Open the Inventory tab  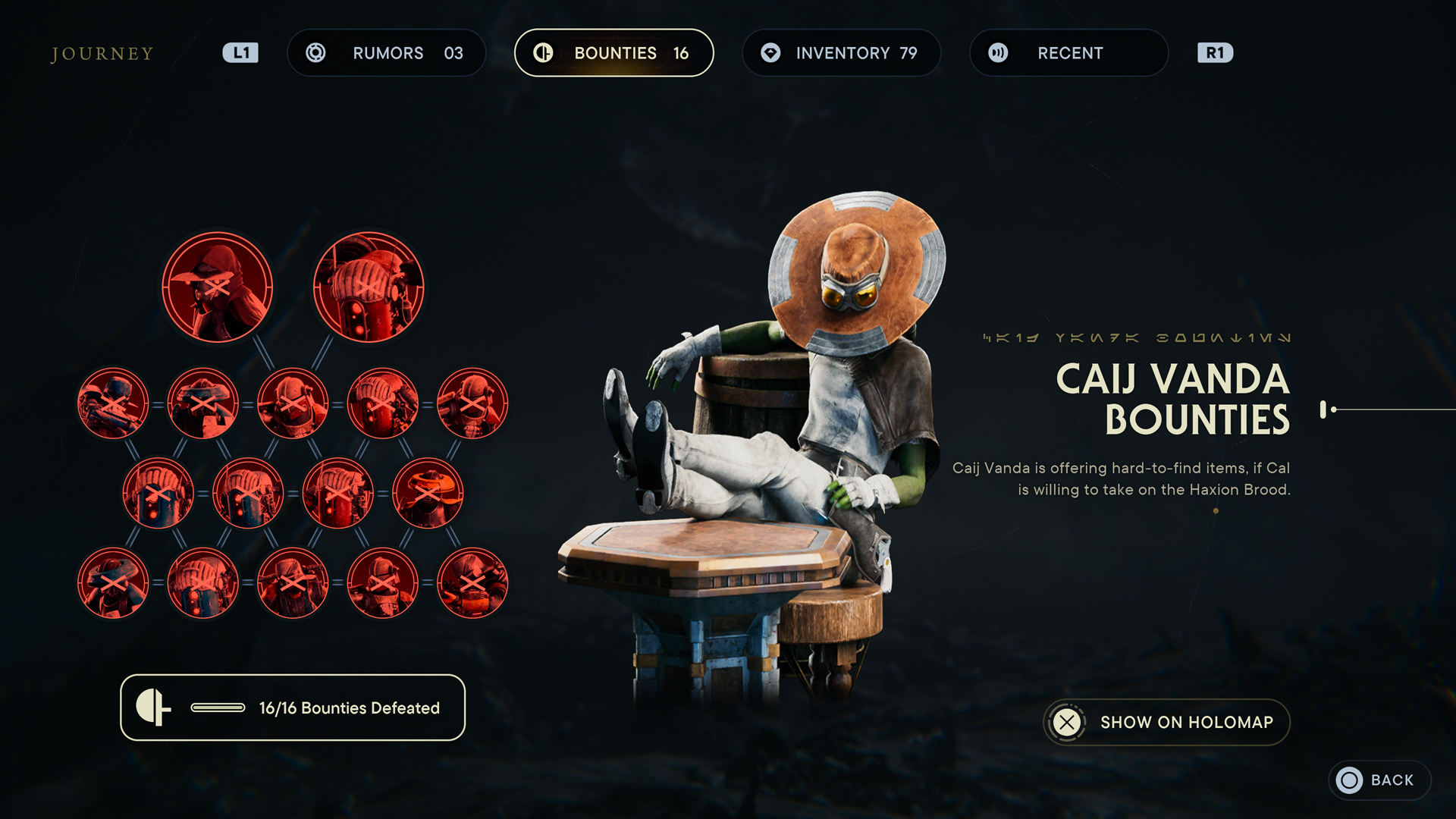click(841, 52)
